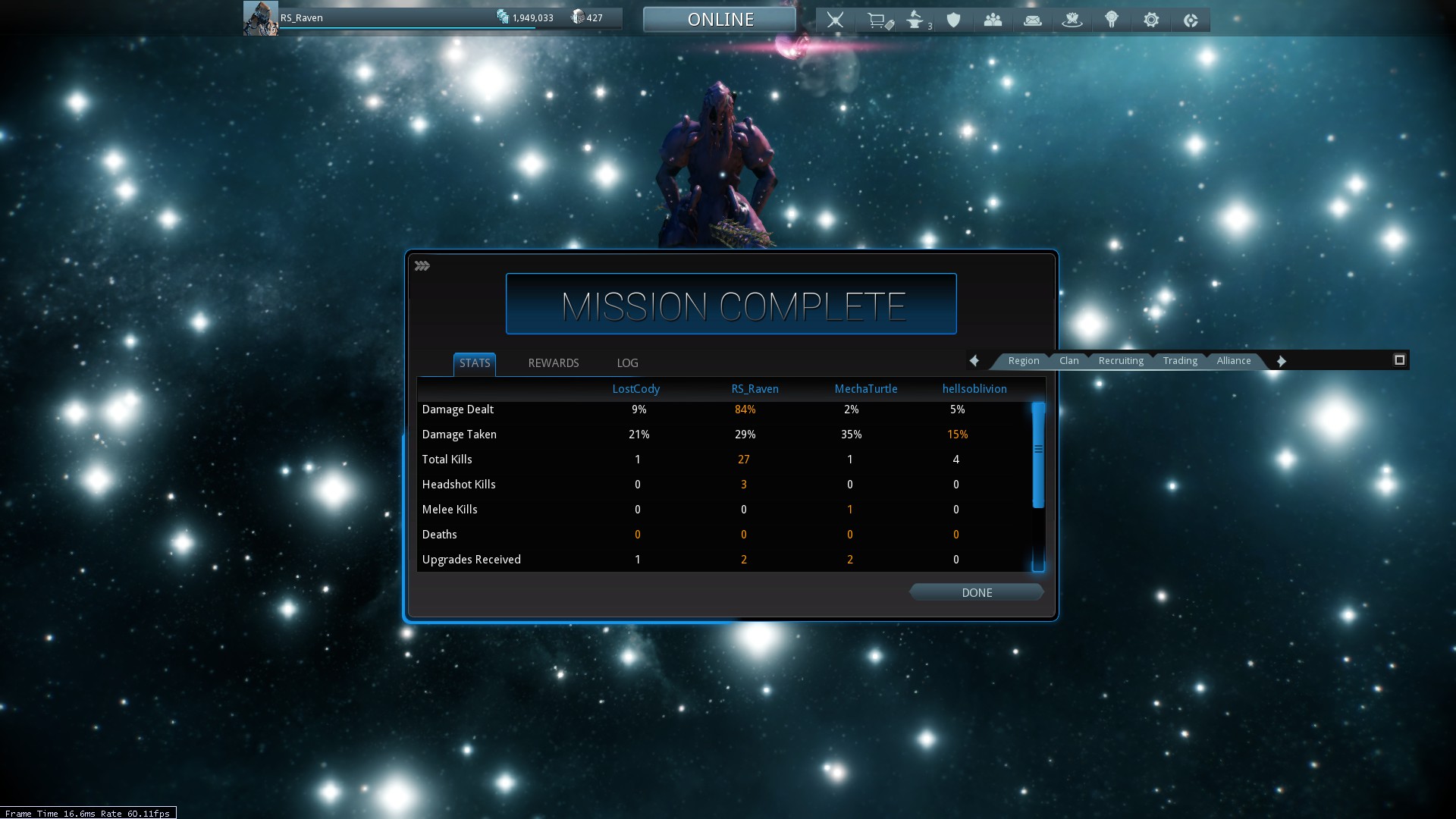Click the RS_Raven profile avatar
Viewport: 1456px width, 819px height.
(x=260, y=18)
